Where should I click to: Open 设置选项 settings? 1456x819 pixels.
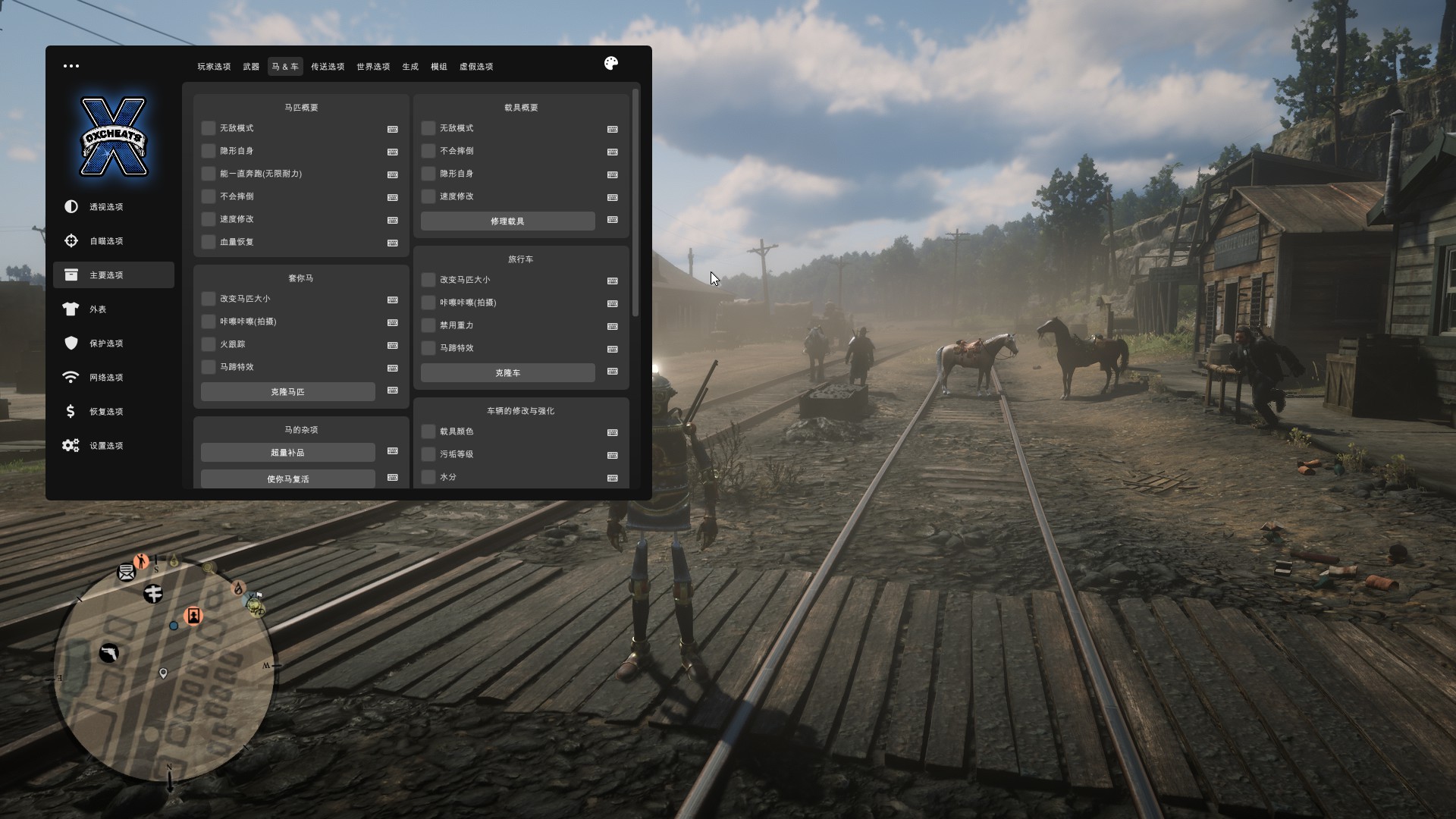[x=106, y=446]
